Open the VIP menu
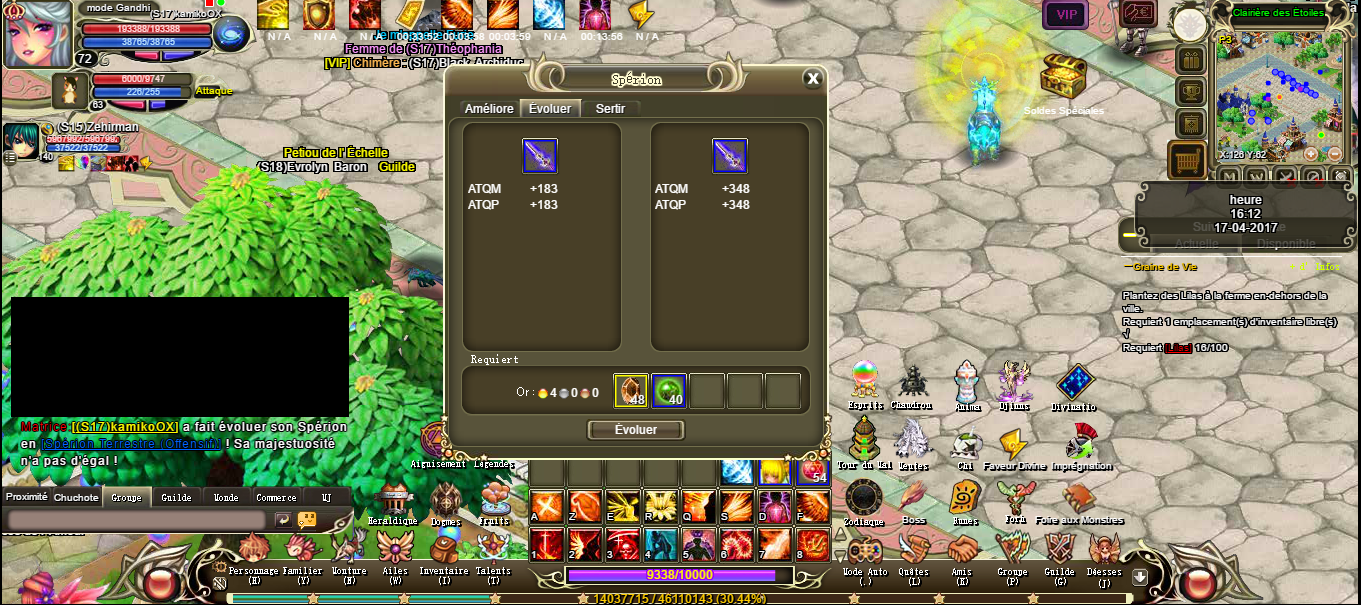This screenshot has height=605, width=1361. tap(1066, 14)
